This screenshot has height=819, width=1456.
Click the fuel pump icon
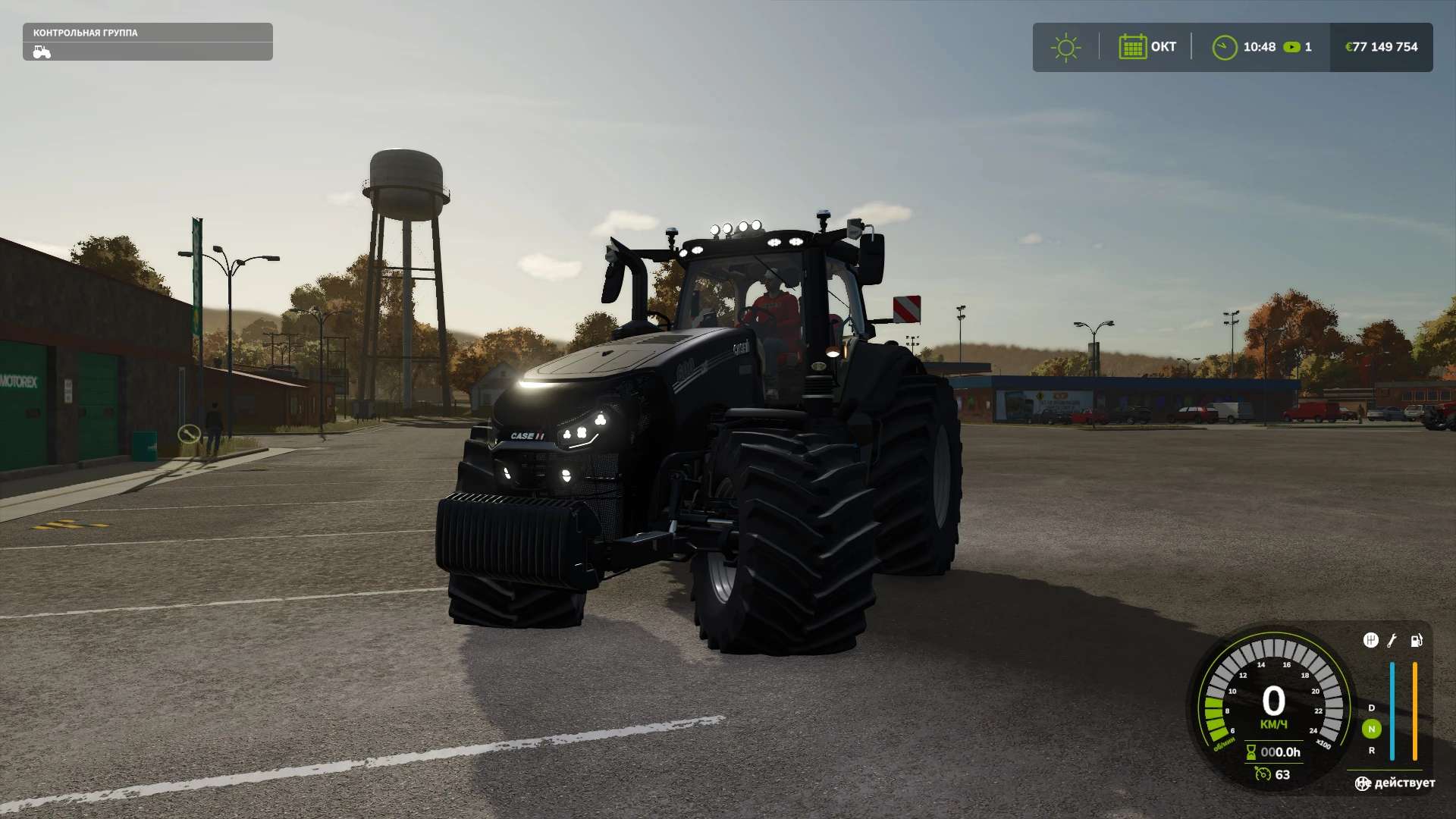[x=1416, y=640]
